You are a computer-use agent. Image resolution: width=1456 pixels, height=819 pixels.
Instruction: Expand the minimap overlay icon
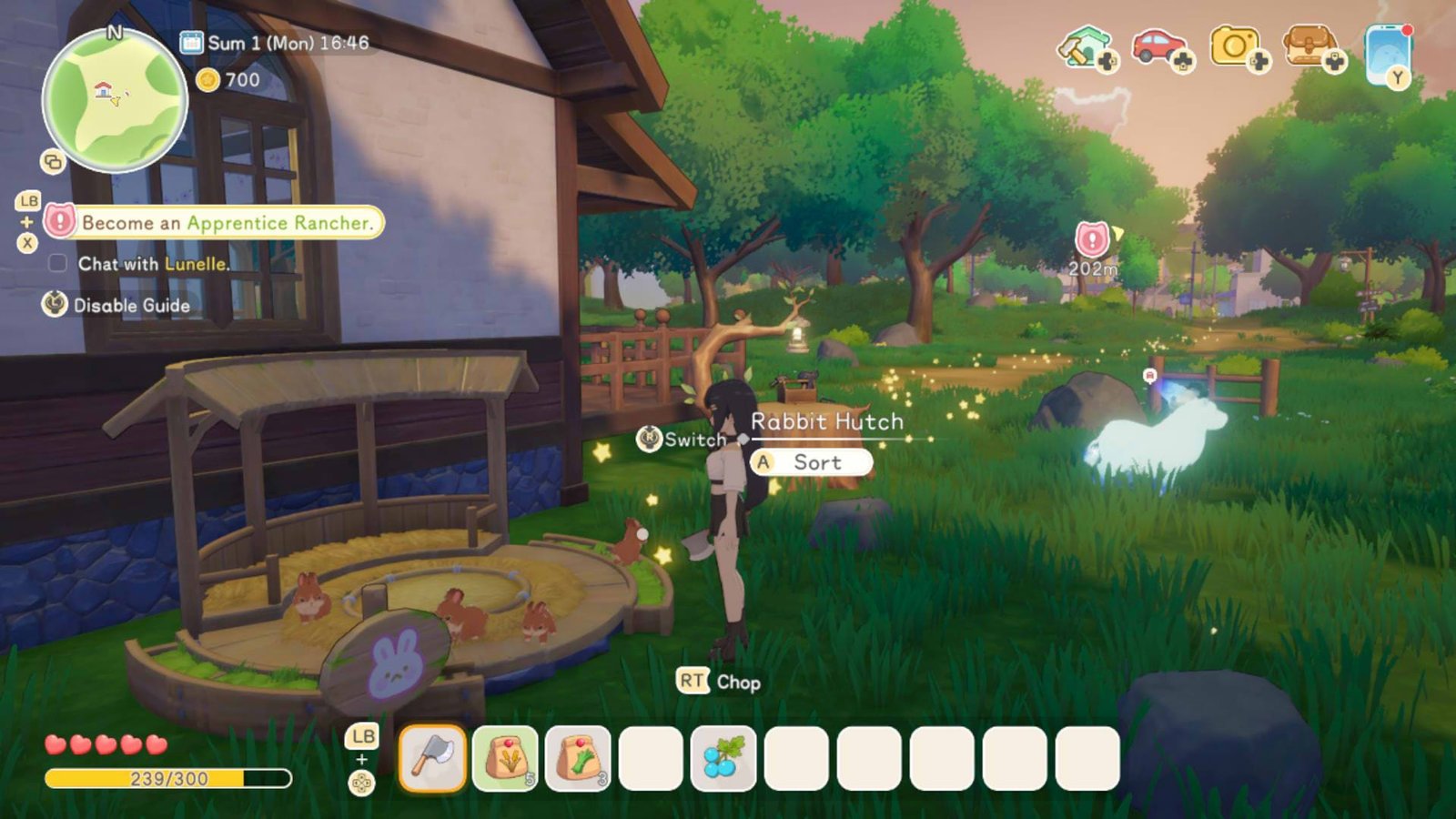pyautogui.click(x=53, y=159)
